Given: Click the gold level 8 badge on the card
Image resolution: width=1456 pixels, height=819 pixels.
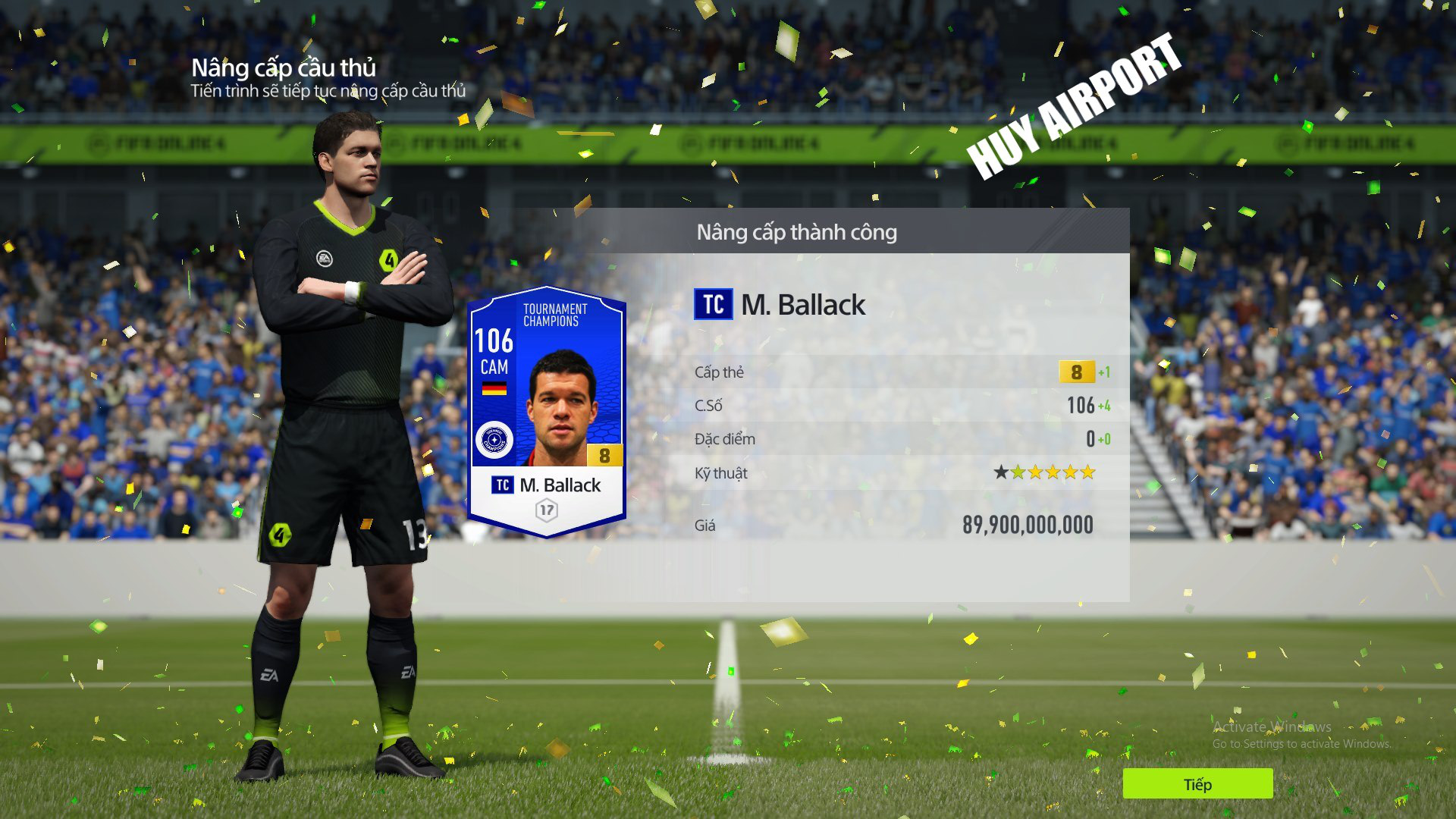Looking at the screenshot, I should coord(603,454).
